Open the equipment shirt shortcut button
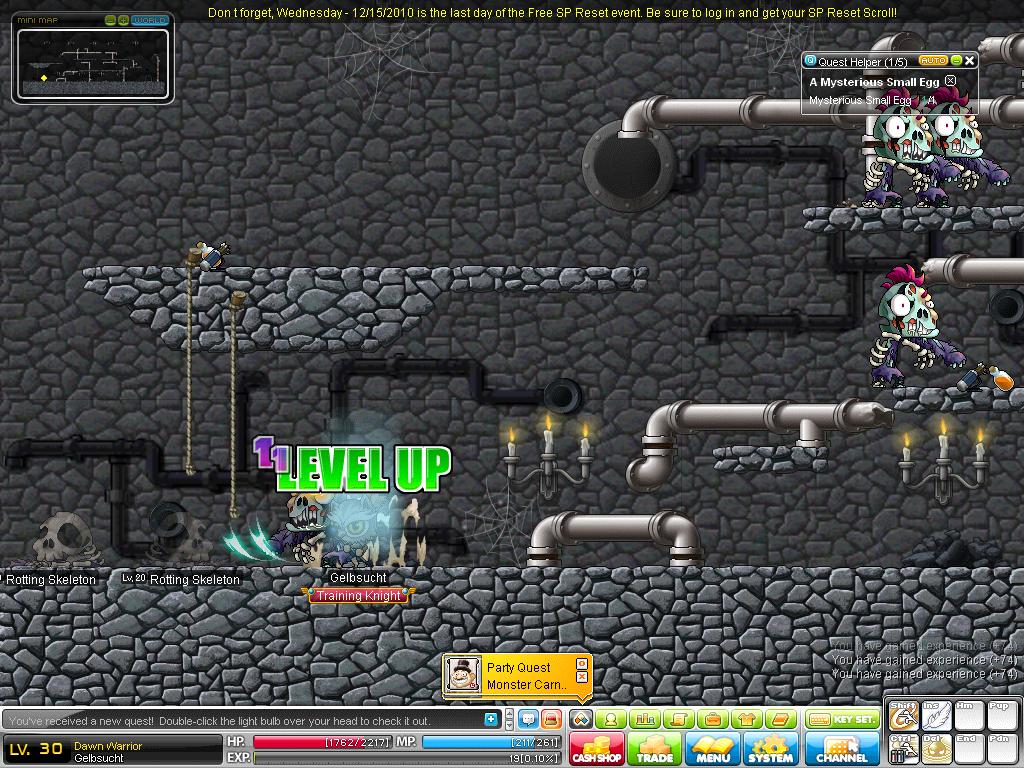This screenshot has height=768, width=1024. (746, 719)
